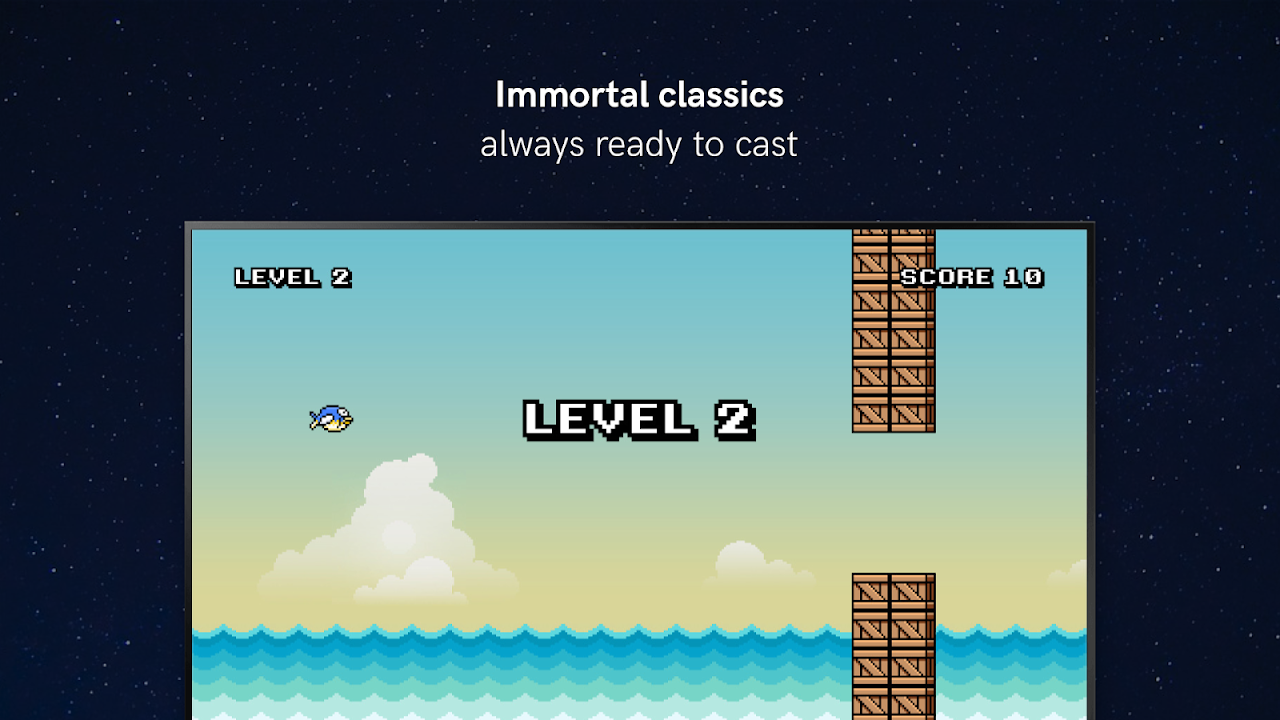Image resolution: width=1280 pixels, height=720 pixels.
Task: Click the lowest crate touching the waves
Action: click(x=891, y=700)
